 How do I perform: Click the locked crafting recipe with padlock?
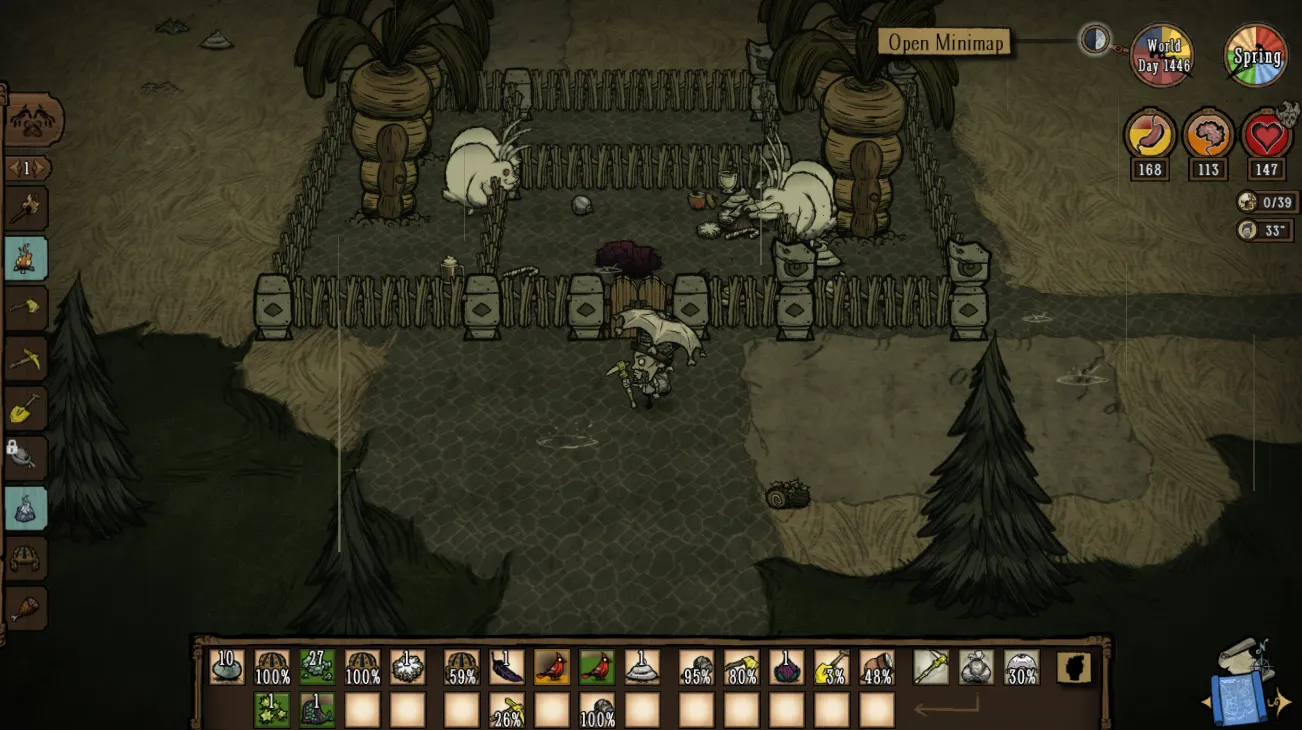pos(26,457)
